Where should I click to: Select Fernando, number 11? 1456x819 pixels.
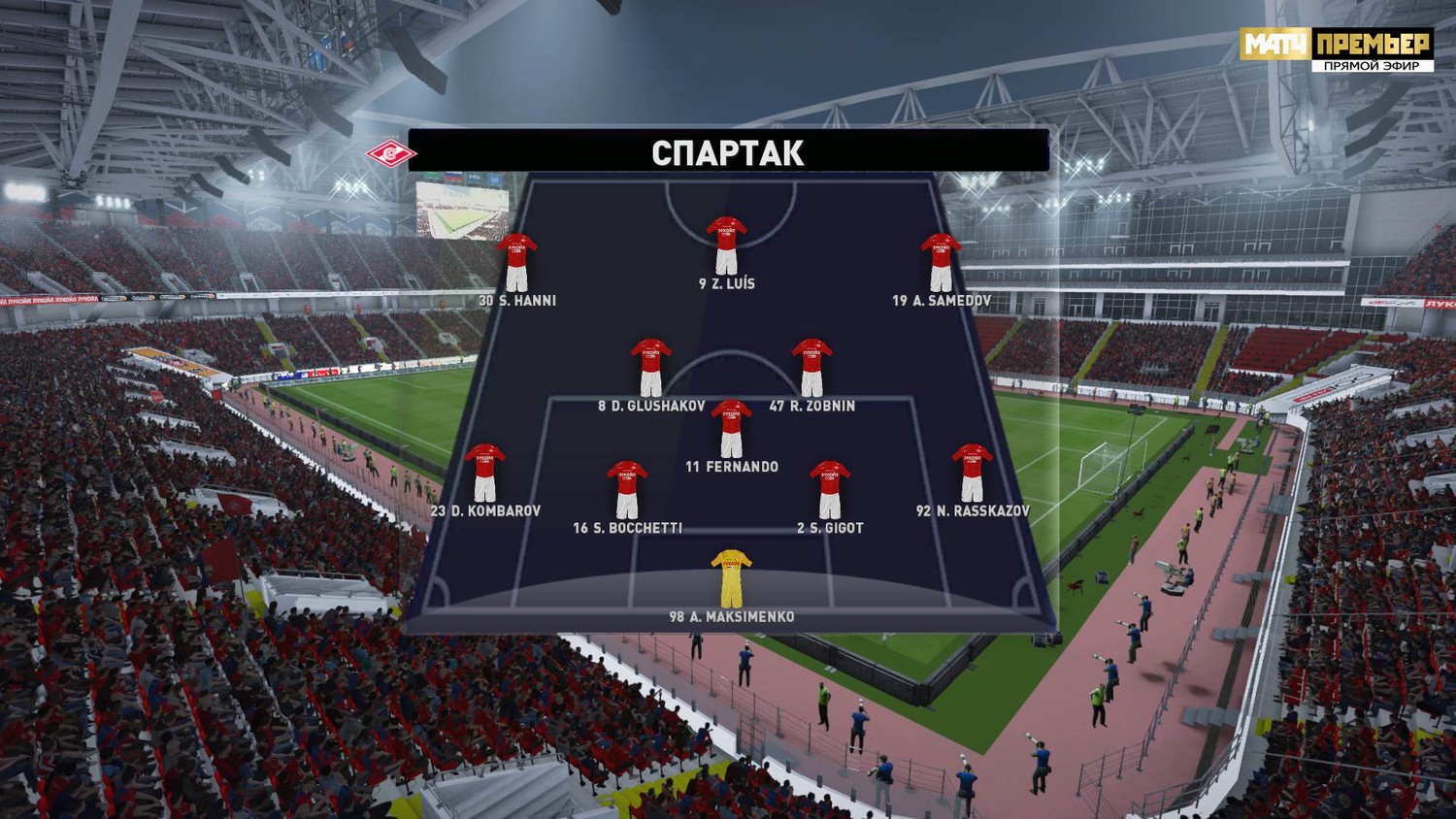731,429
